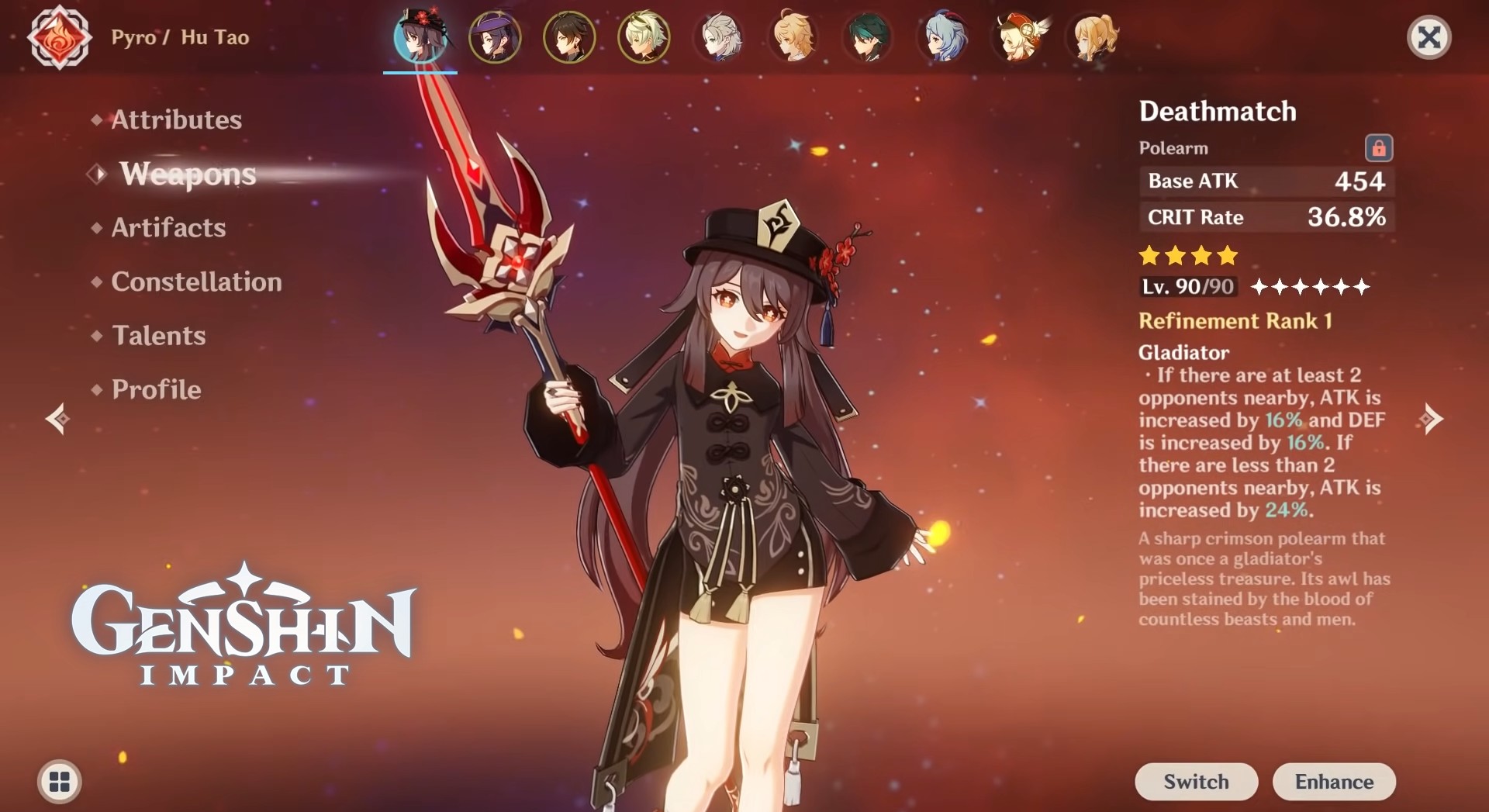
Task: Toggle the Deathmatch weapon lock icon
Action: pyautogui.click(x=1378, y=147)
